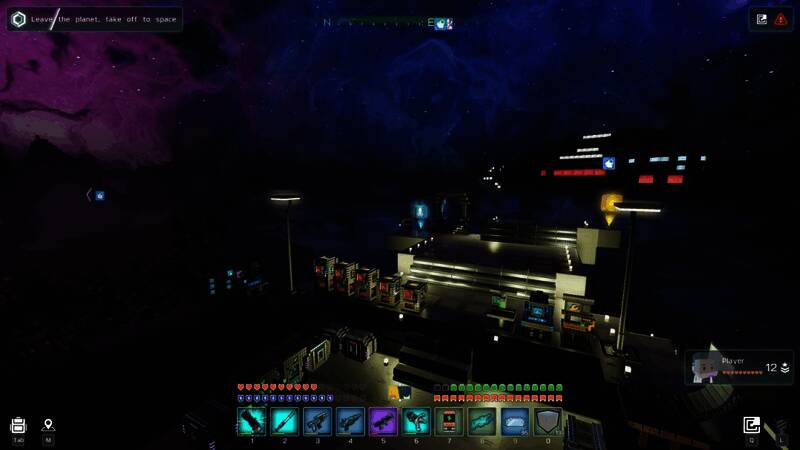
Task: Choose the purple gun in slot 5
Action: coord(383,421)
